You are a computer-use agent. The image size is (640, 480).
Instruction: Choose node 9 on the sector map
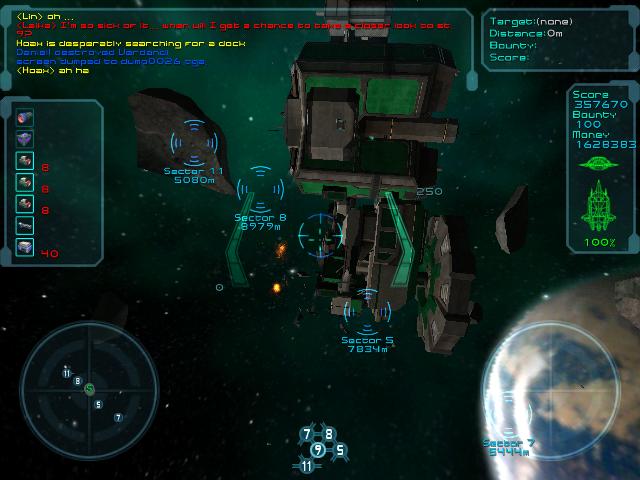click(318, 450)
